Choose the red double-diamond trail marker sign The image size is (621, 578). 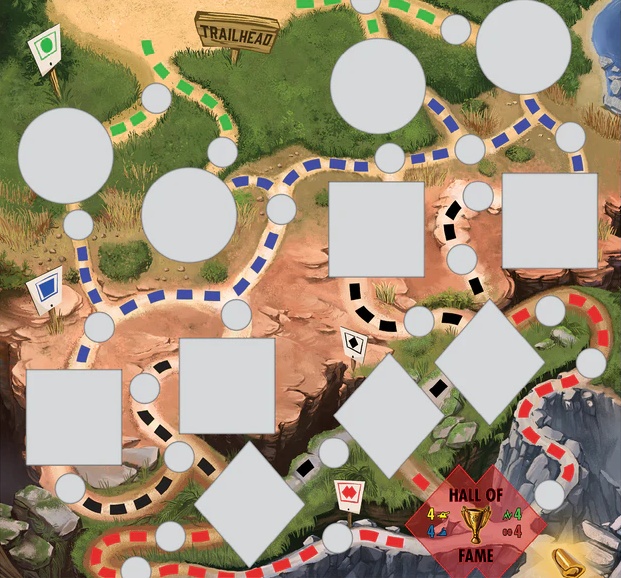click(x=347, y=494)
